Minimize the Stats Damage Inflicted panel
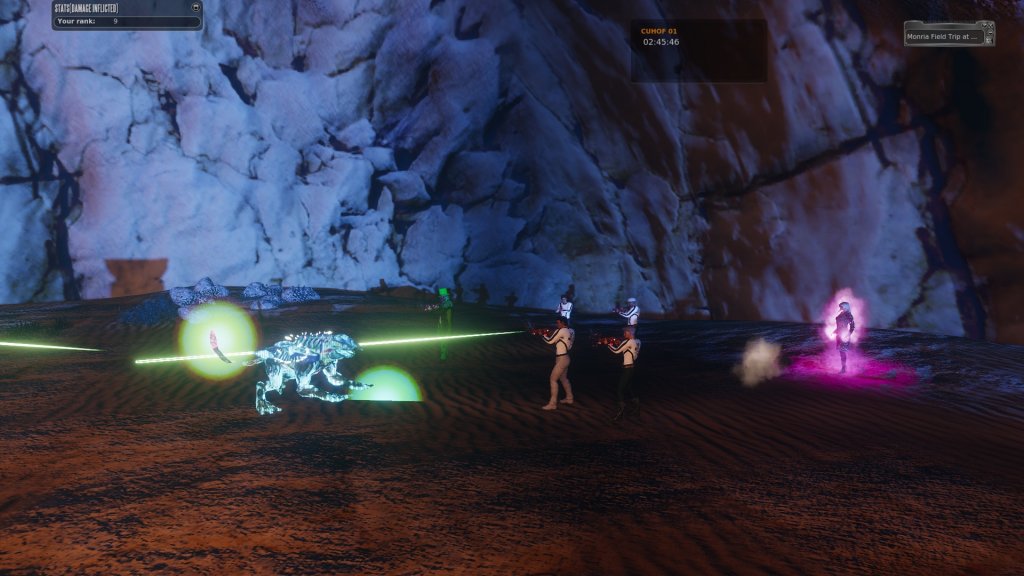The width and height of the screenshot is (1024, 576). [x=196, y=7]
